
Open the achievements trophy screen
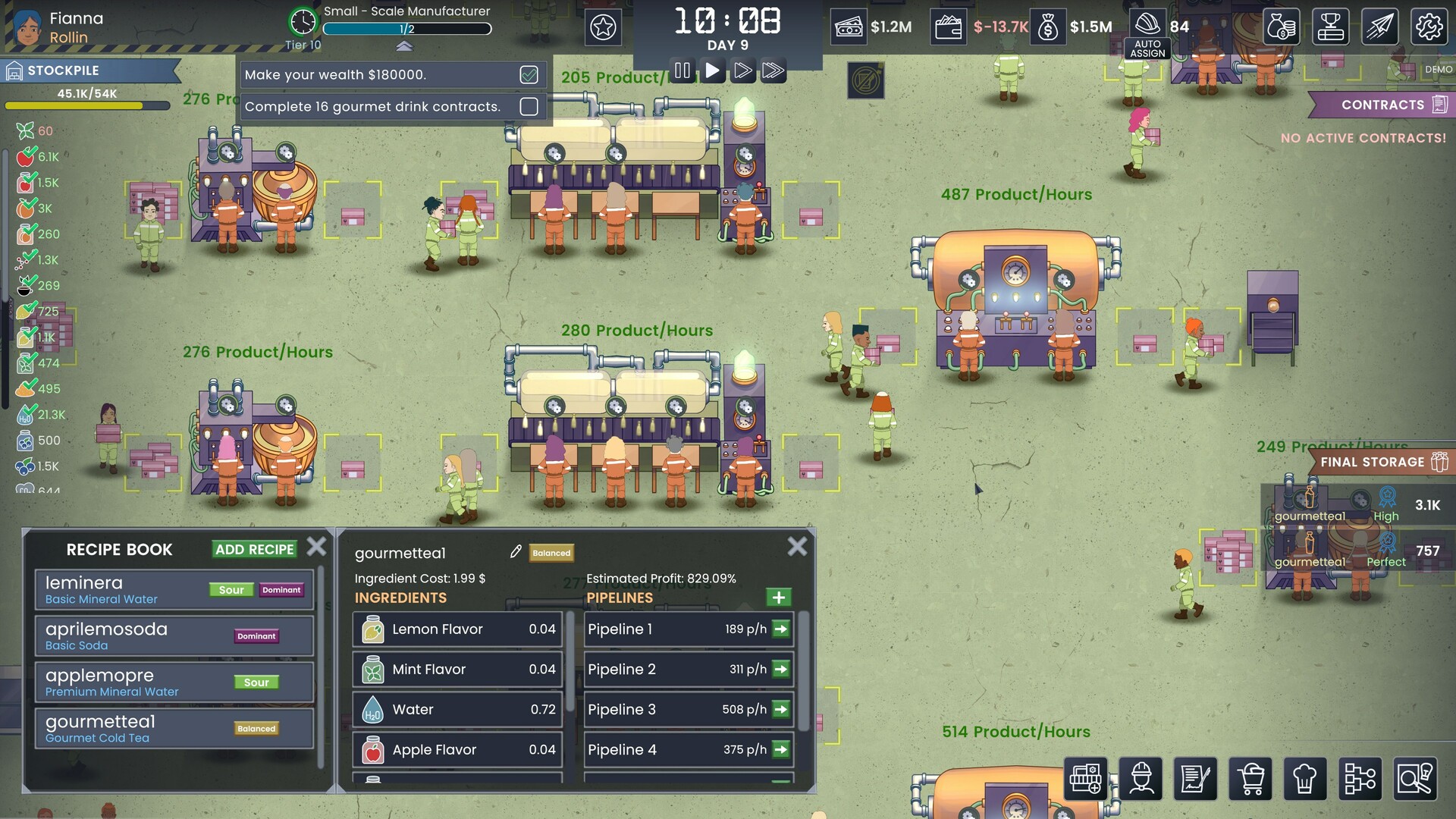pos(1332,26)
